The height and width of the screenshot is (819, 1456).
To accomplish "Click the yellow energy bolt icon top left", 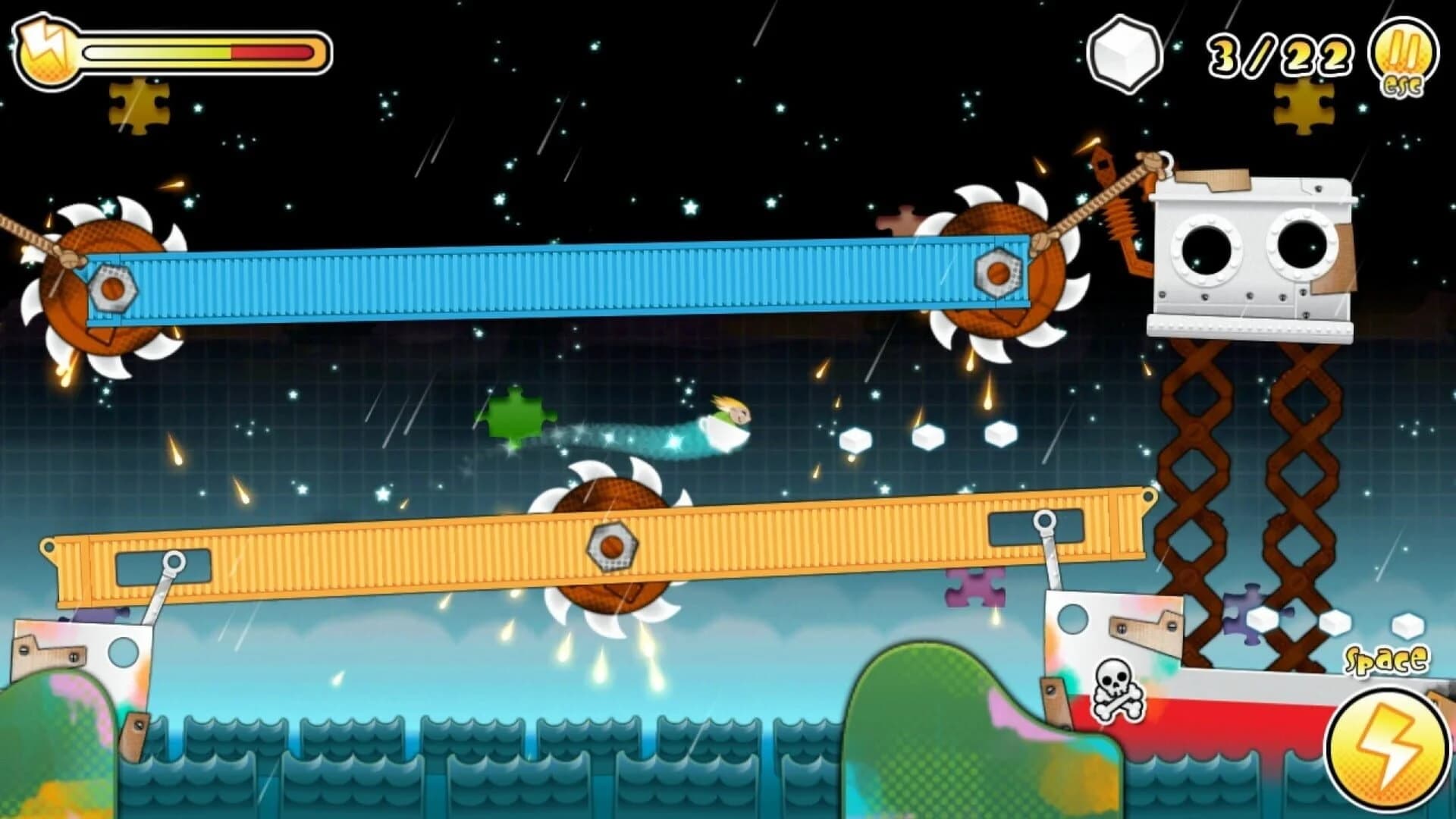I will pyautogui.click(x=44, y=49).
